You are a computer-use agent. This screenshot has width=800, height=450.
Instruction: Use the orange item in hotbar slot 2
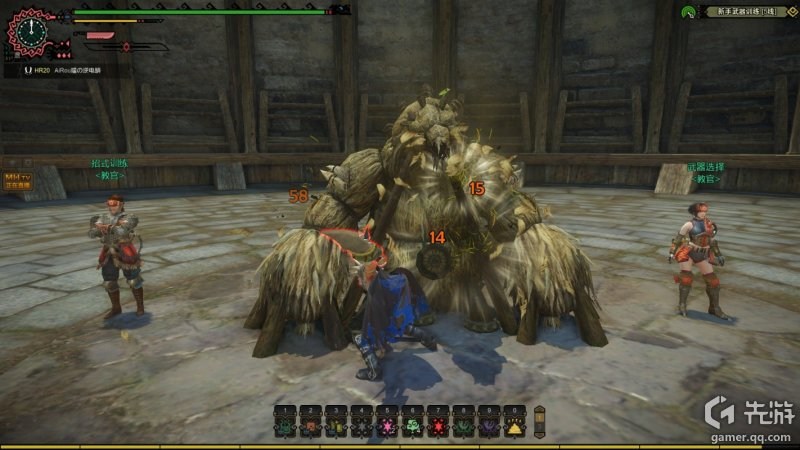(x=310, y=426)
